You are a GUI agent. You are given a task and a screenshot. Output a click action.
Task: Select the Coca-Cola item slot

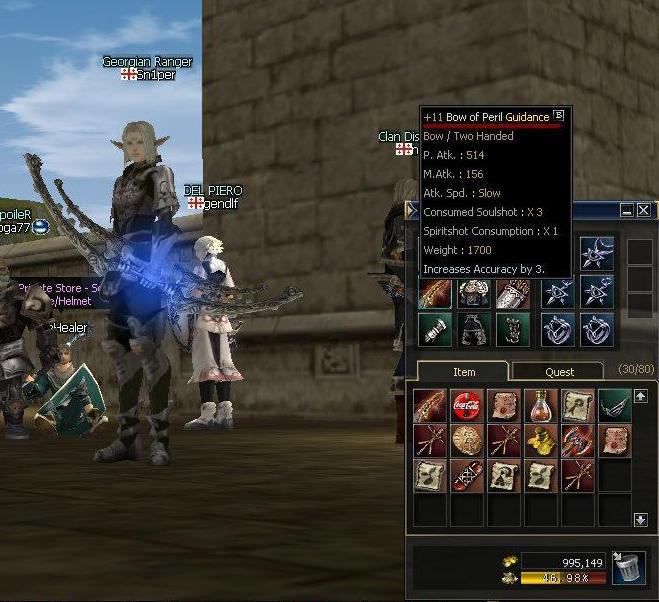coord(467,405)
